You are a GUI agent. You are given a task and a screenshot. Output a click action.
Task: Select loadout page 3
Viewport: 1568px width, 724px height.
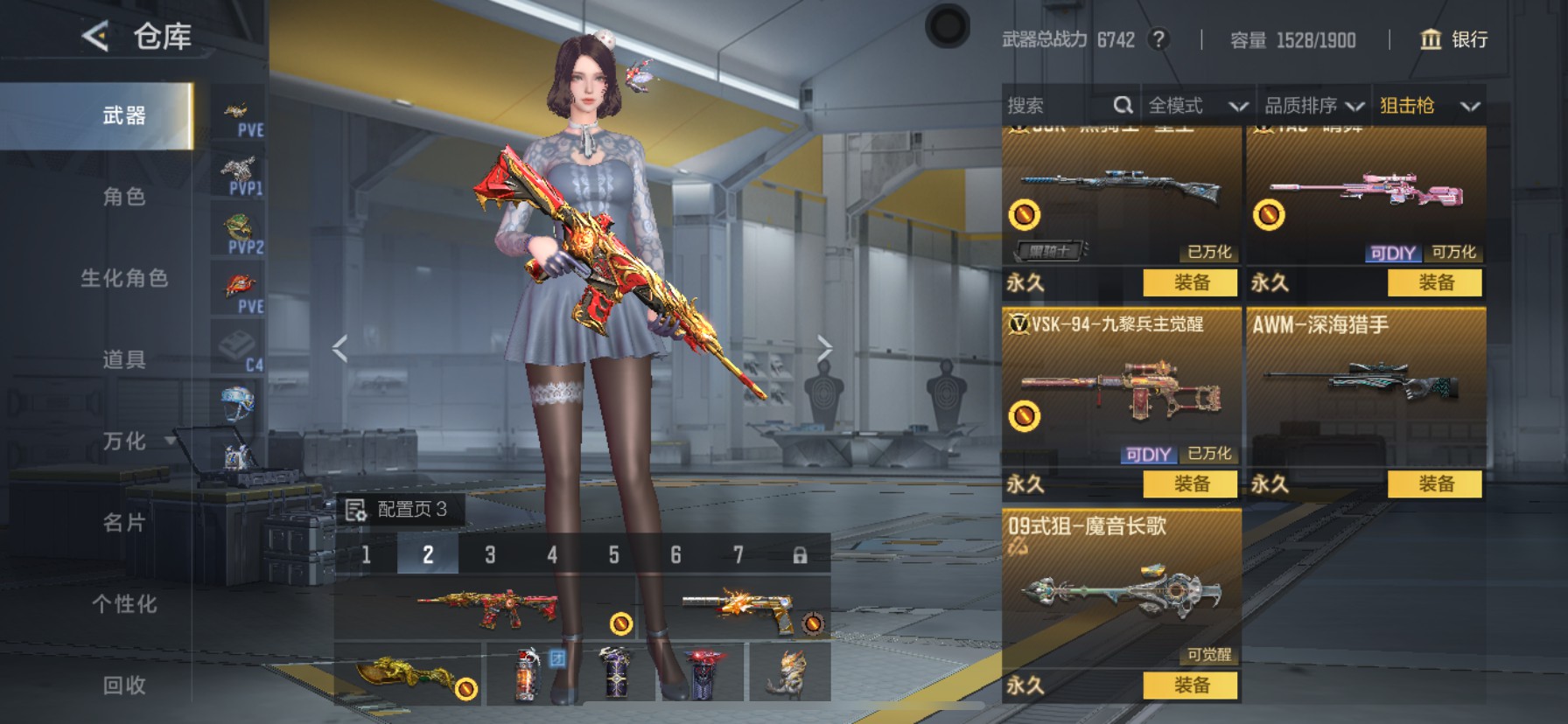tap(490, 554)
